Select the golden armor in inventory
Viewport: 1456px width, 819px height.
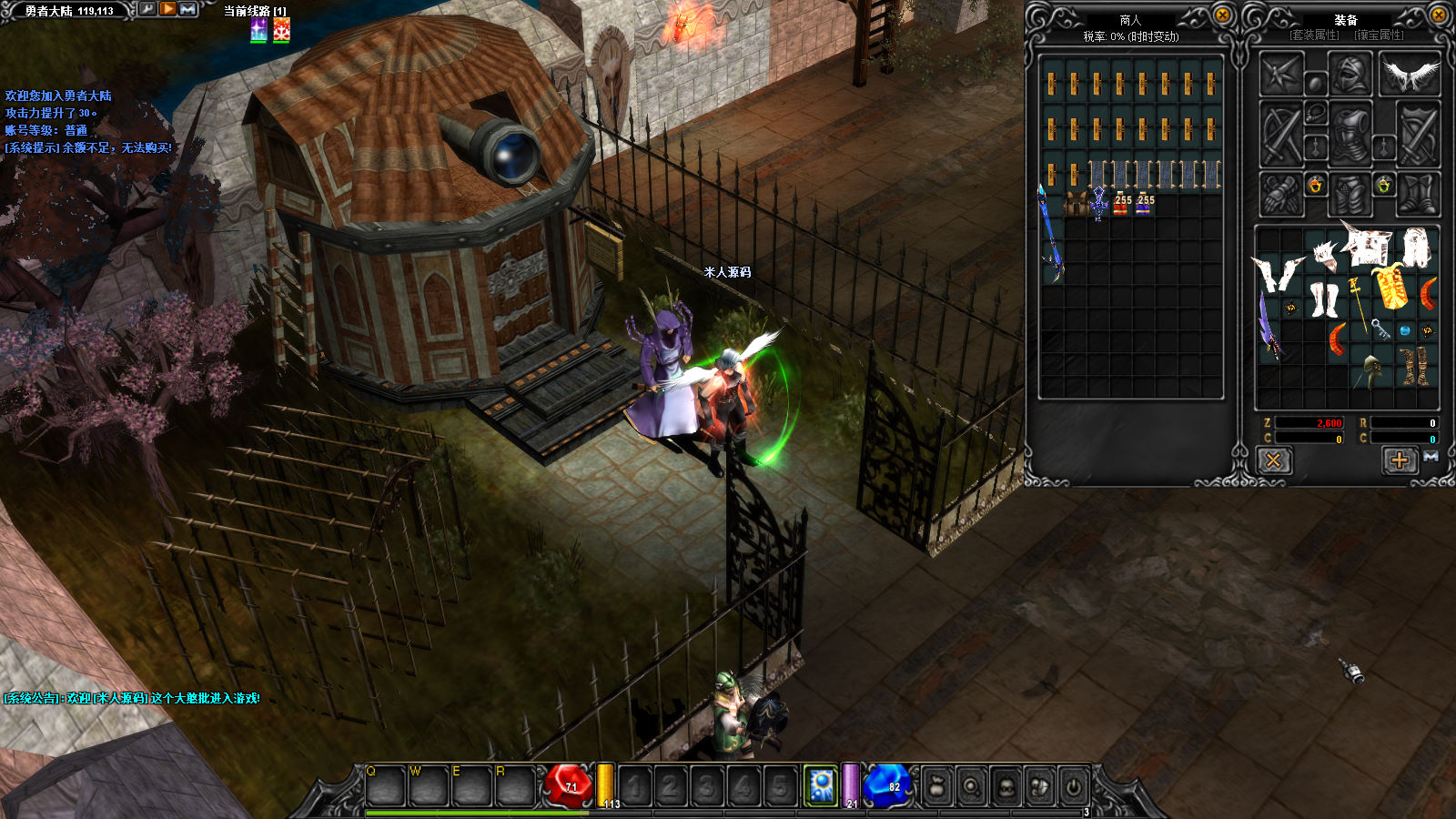(1391, 288)
